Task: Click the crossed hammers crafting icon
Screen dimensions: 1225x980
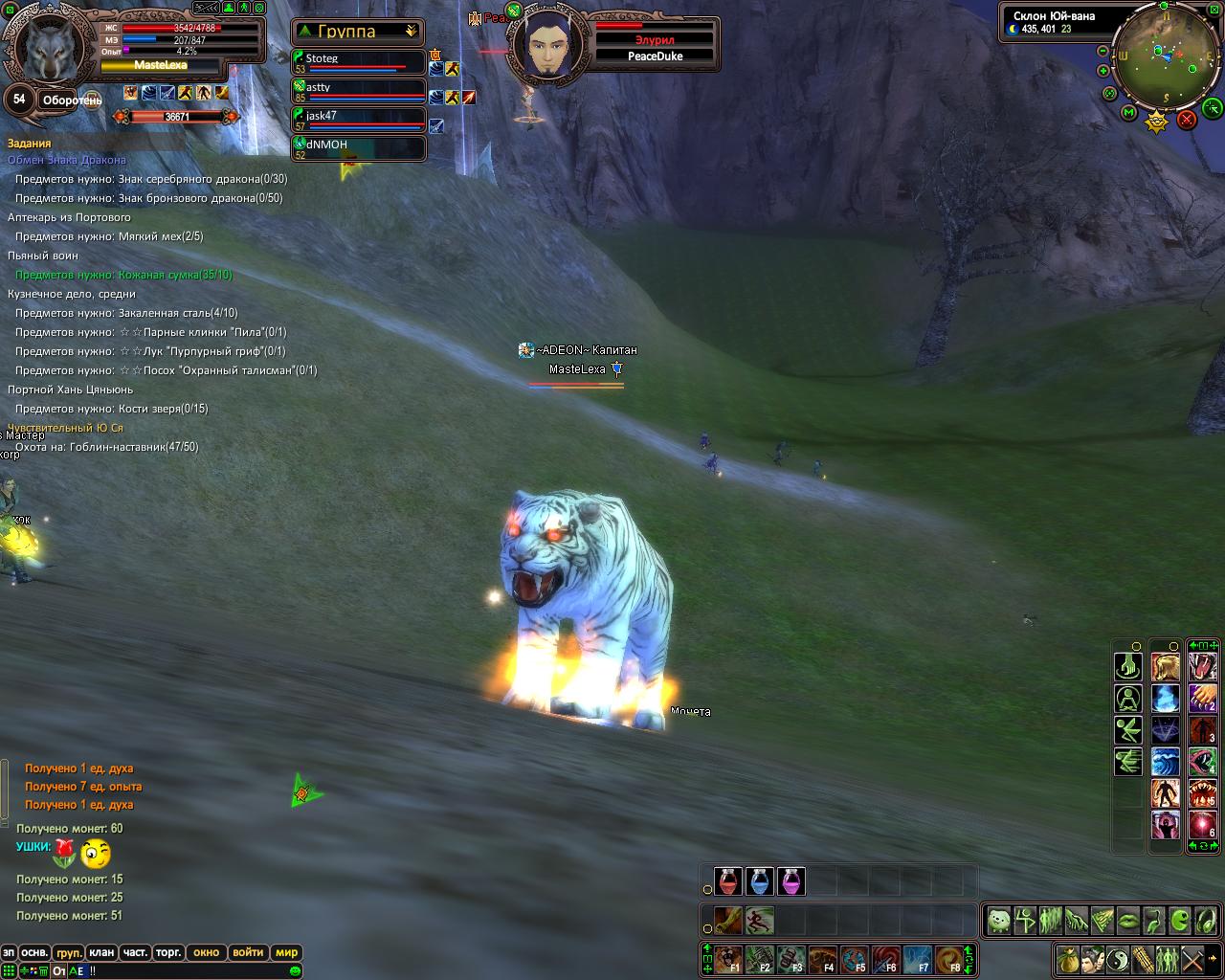Action: 1192,958
